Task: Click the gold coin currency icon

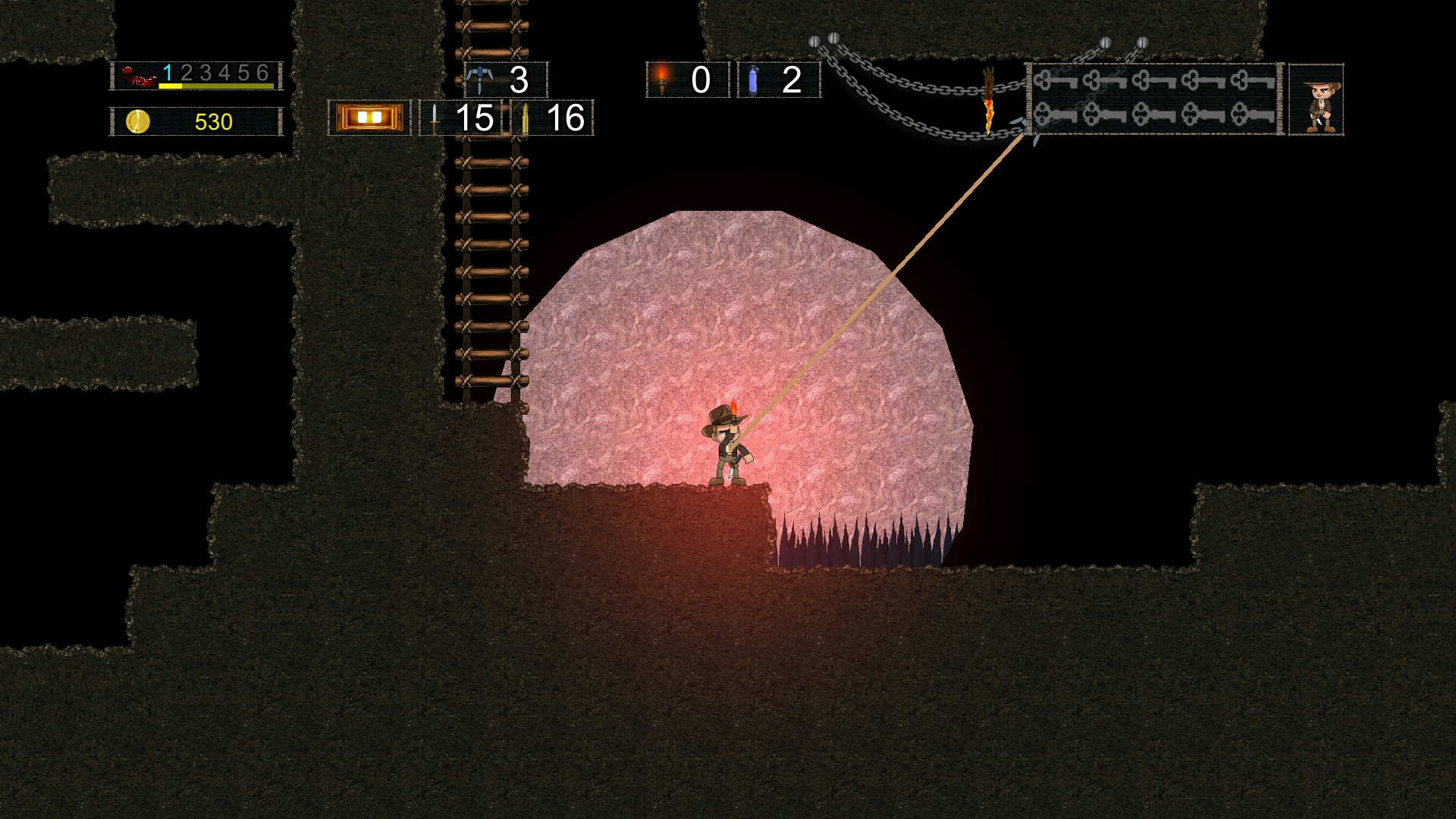Action: 136,120
